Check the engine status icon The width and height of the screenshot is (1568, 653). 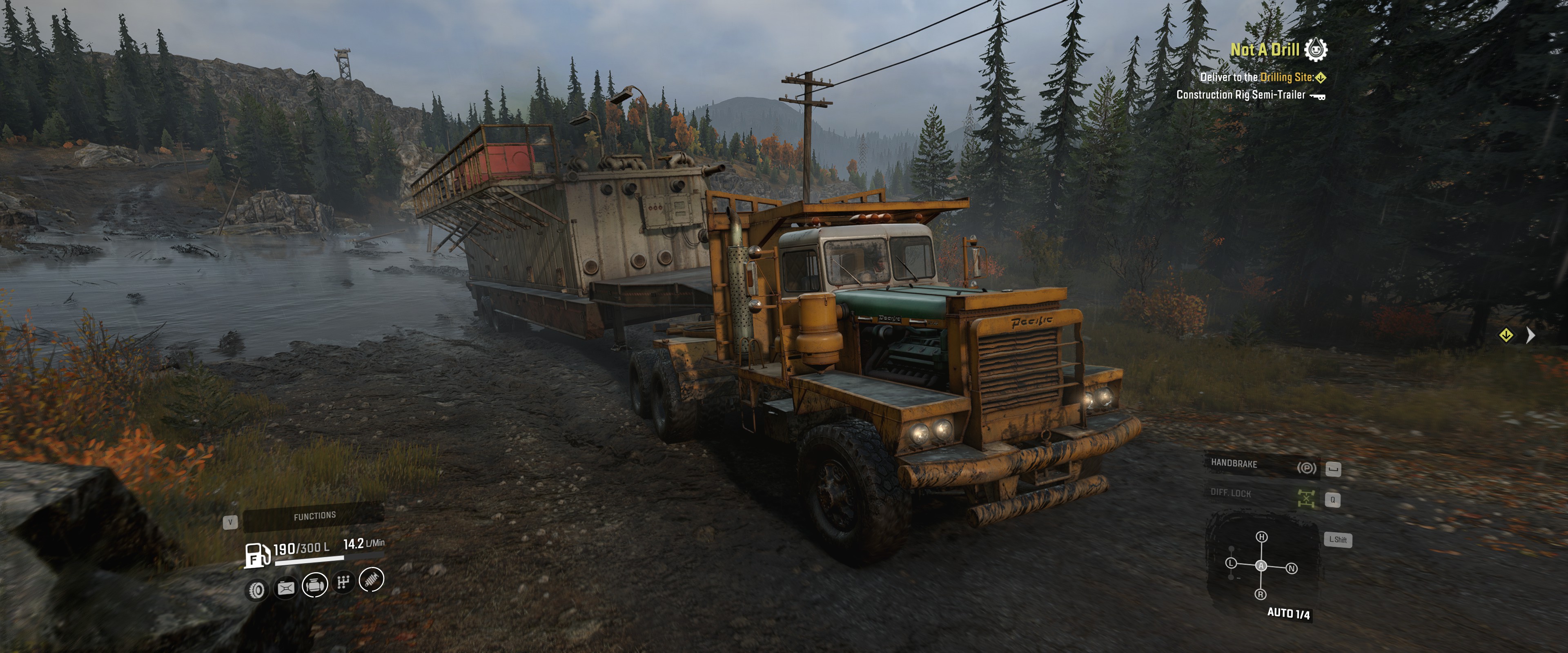[x=315, y=585]
